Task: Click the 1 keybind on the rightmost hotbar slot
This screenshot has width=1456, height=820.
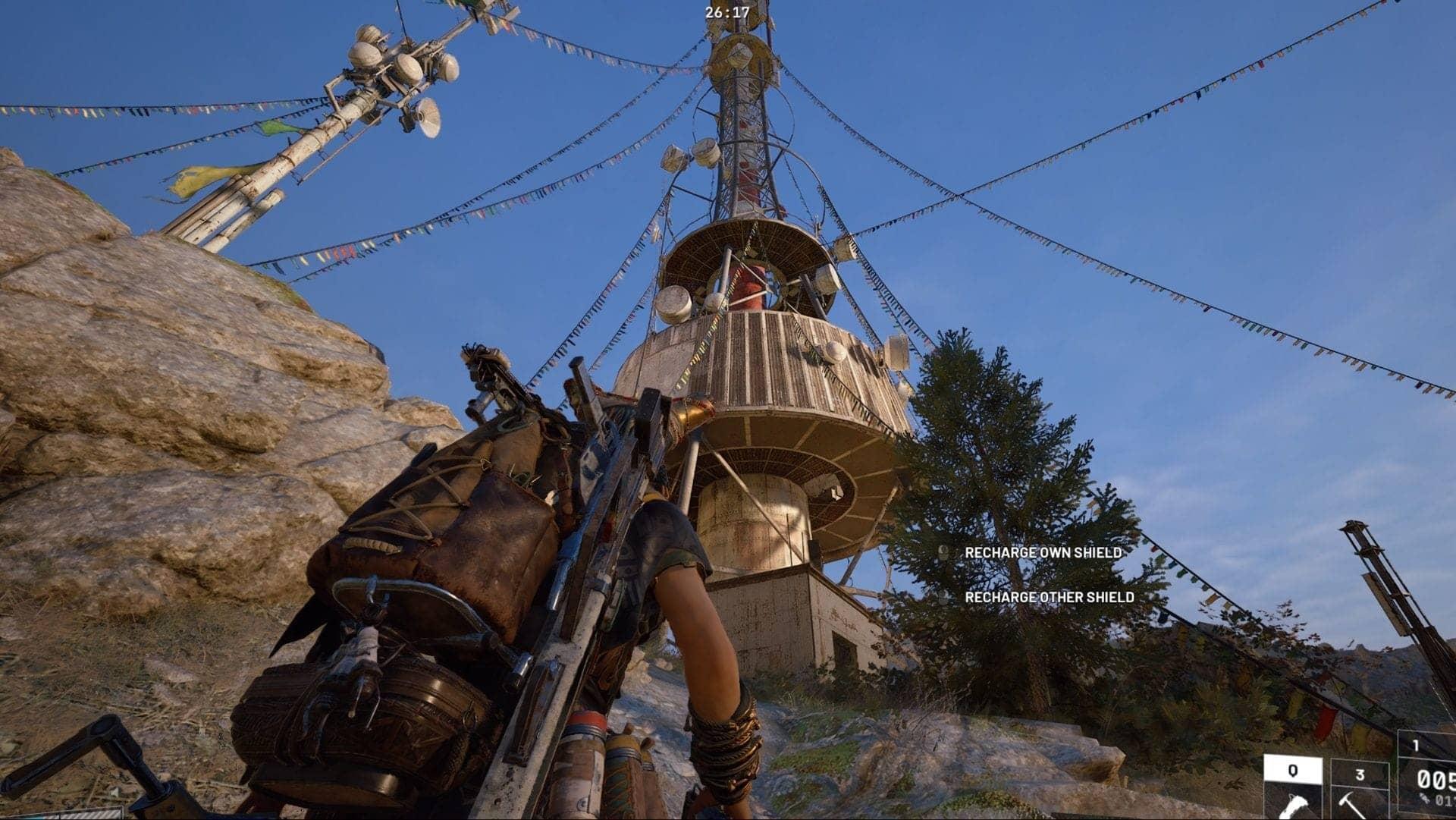Action: pos(1416,745)
